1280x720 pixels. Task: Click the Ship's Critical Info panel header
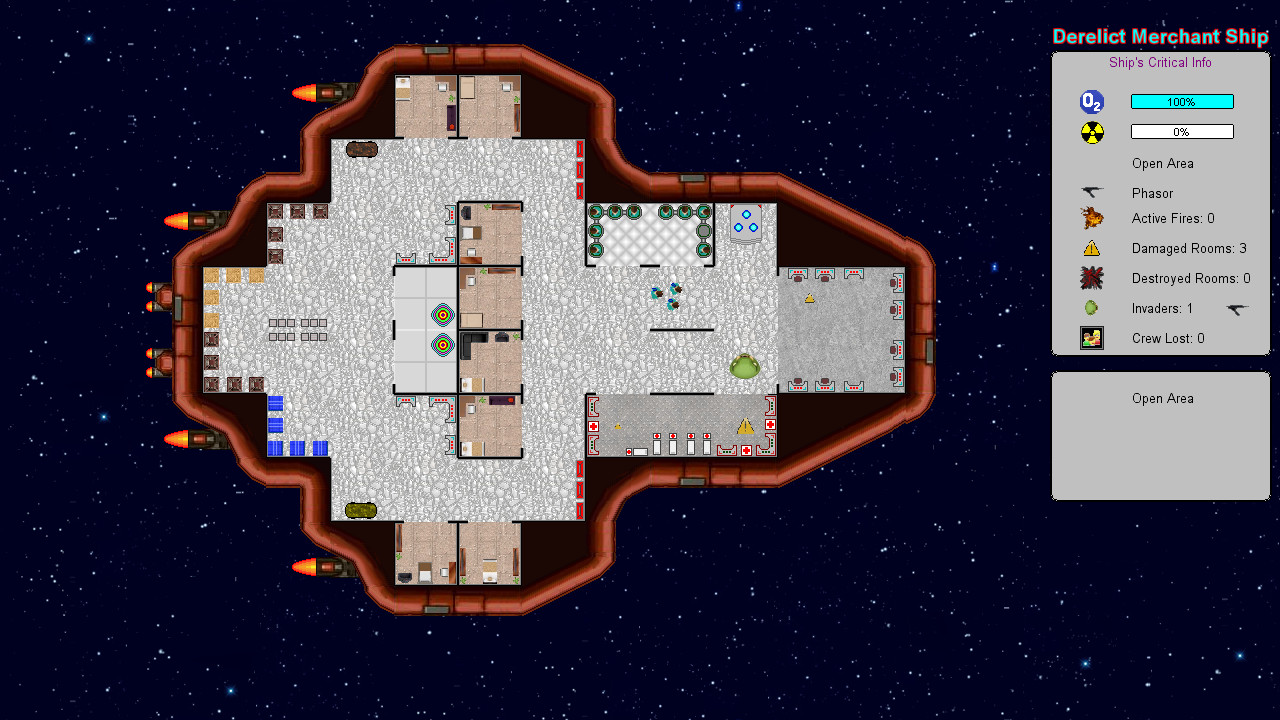click(x=1160, y=62)
